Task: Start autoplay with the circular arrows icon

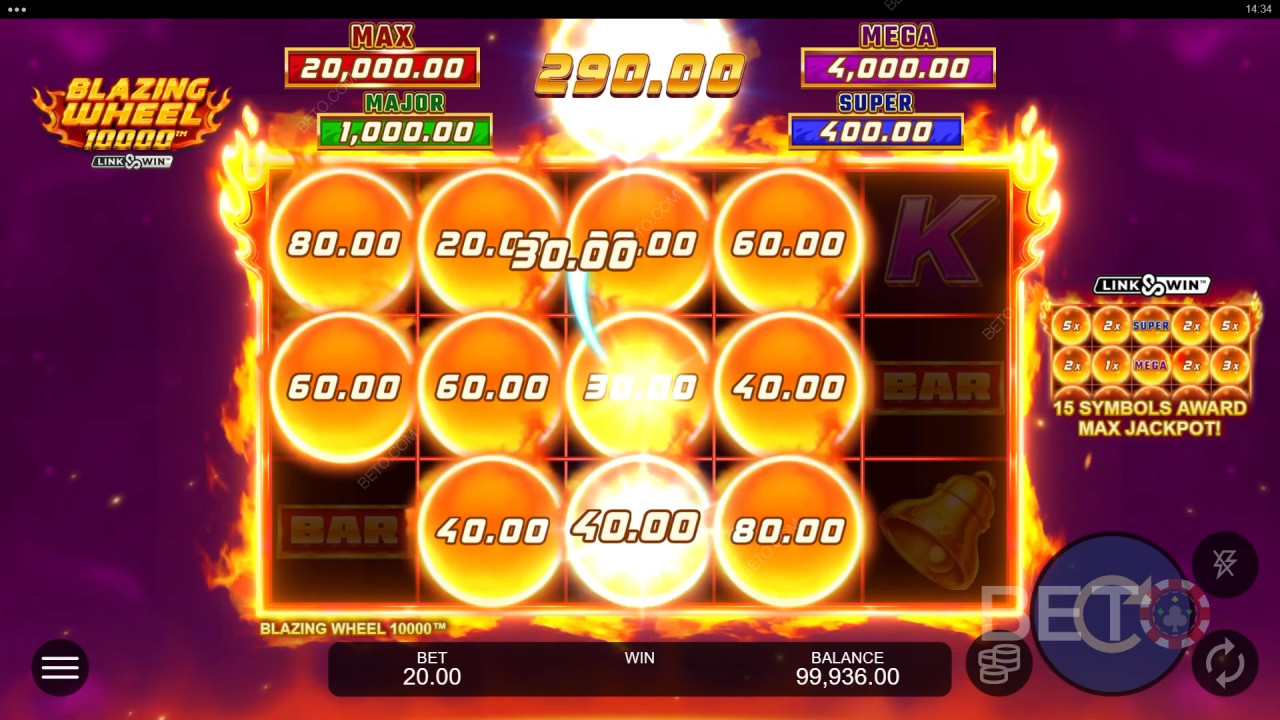Action: click(x=1224, y=665)
